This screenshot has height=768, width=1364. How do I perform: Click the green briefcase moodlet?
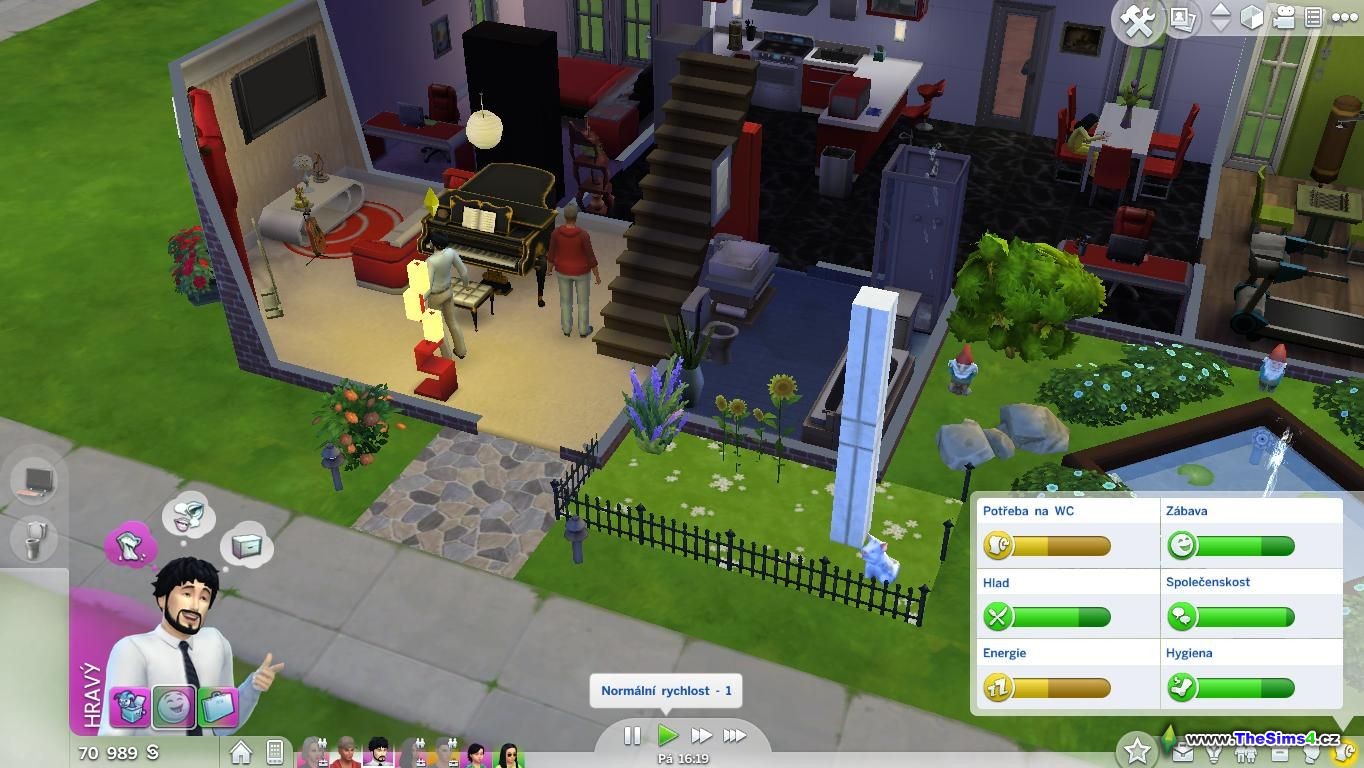pos(217,706)
